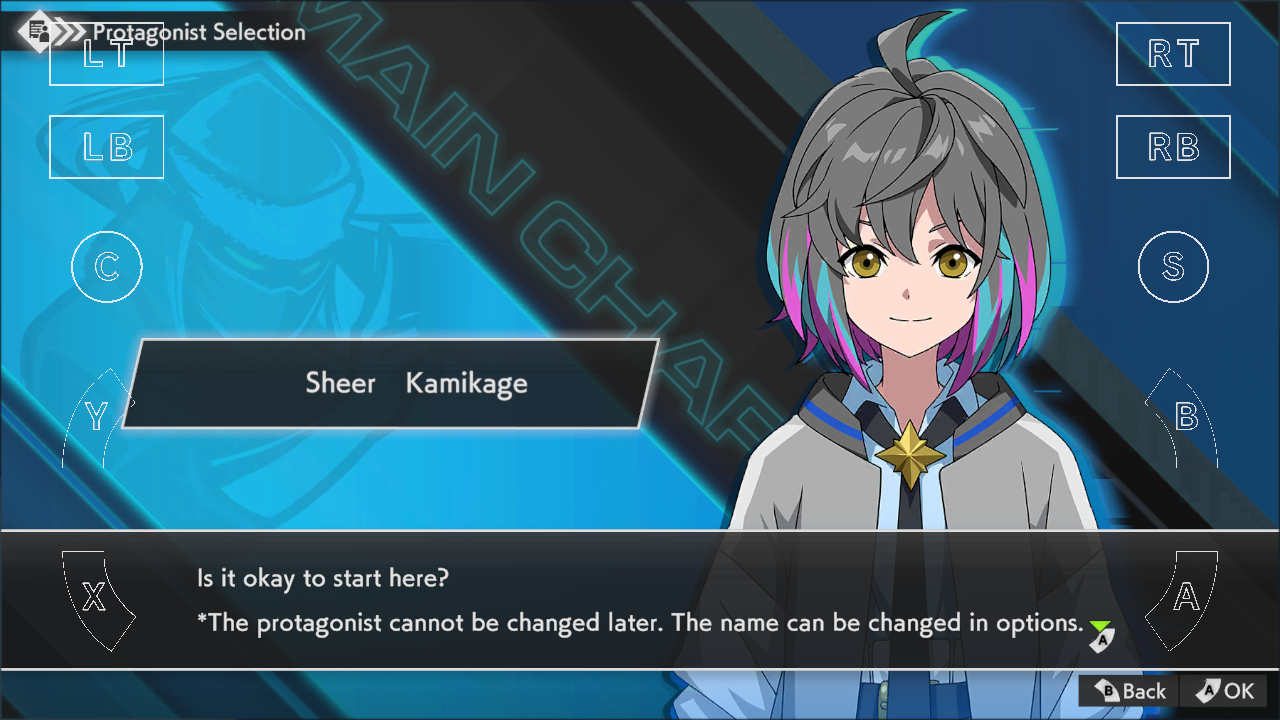Advance the dialogue via the green arrow

pyautogui.click(x=1100, y=633)
